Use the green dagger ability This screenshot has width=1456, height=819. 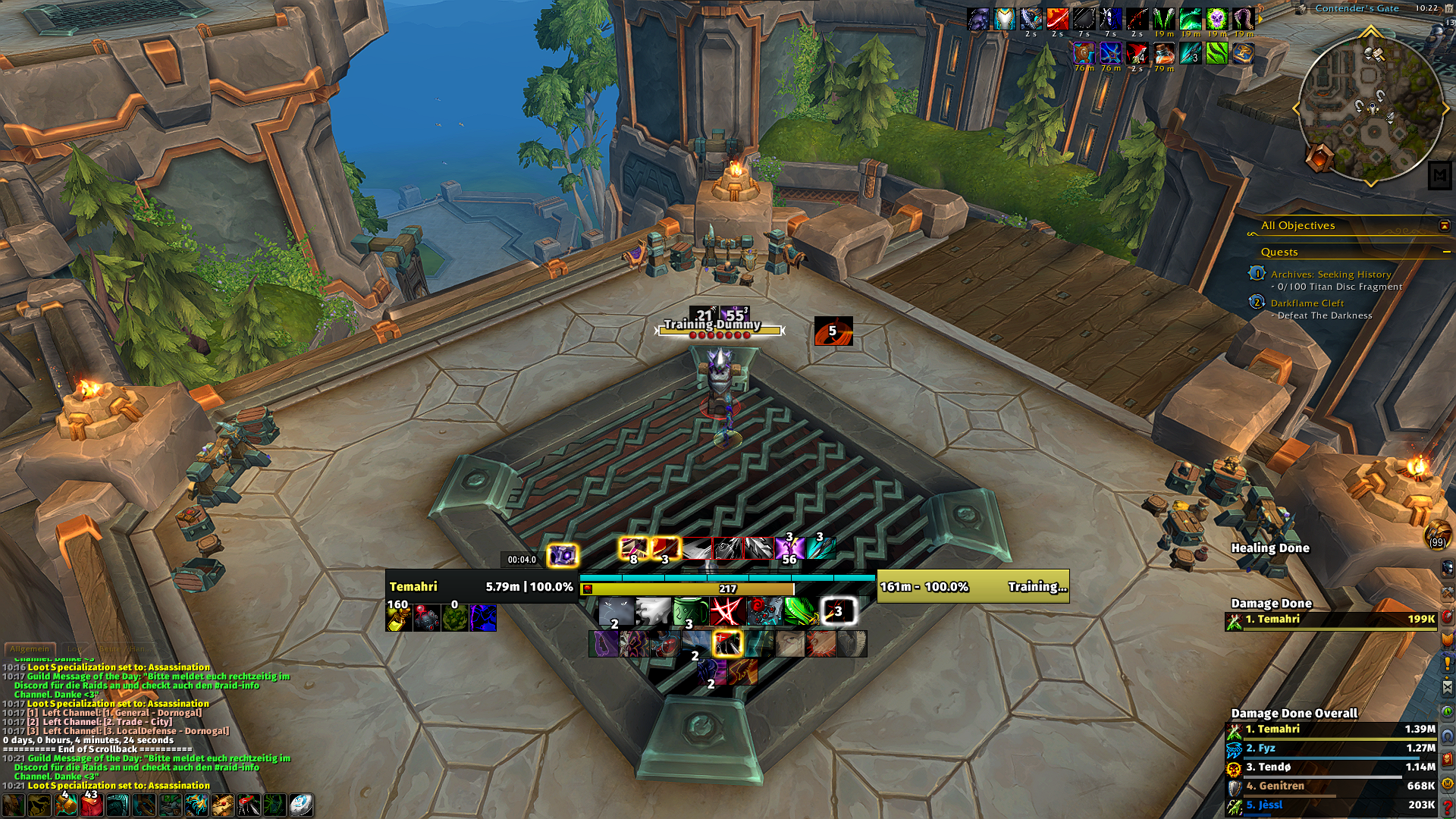pos(800,611)
